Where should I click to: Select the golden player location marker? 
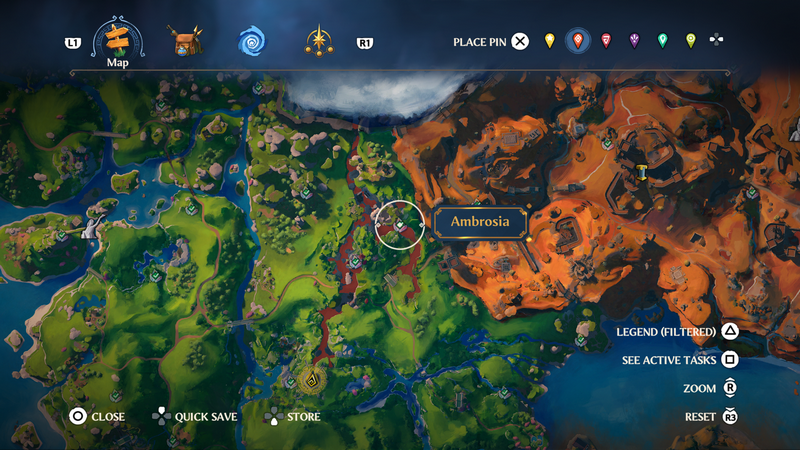click(x=311, y=380)
